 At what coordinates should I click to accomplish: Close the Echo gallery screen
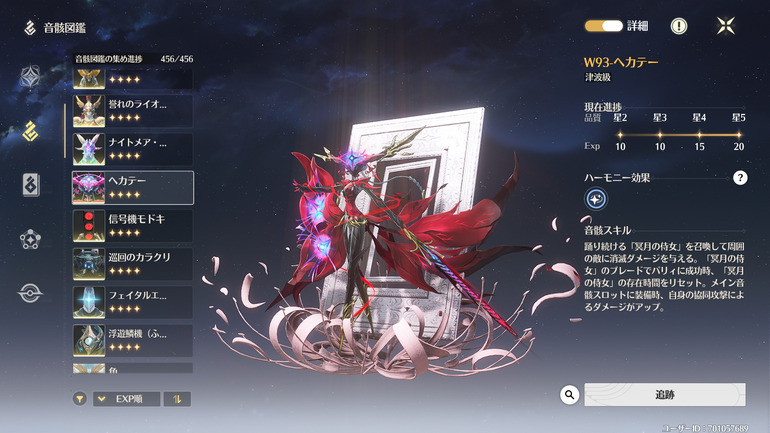pos(727,27)
